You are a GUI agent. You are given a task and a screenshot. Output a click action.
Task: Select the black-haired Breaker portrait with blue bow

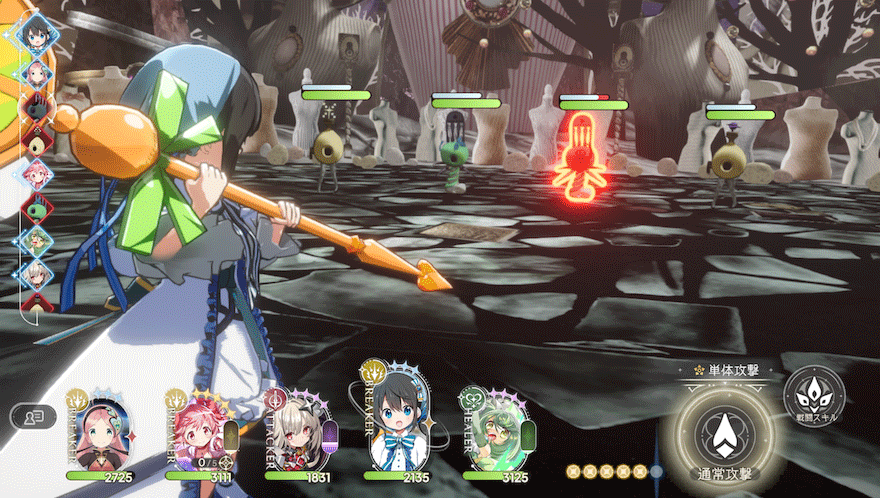click(x=396, y=420)
